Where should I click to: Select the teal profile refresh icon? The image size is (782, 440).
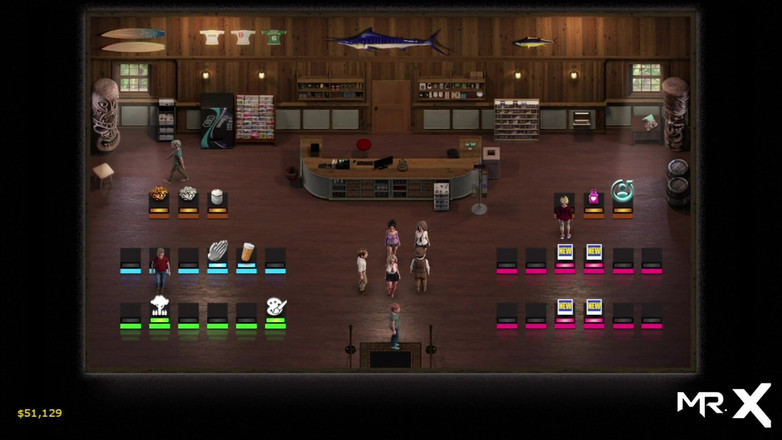pos(623,190)
